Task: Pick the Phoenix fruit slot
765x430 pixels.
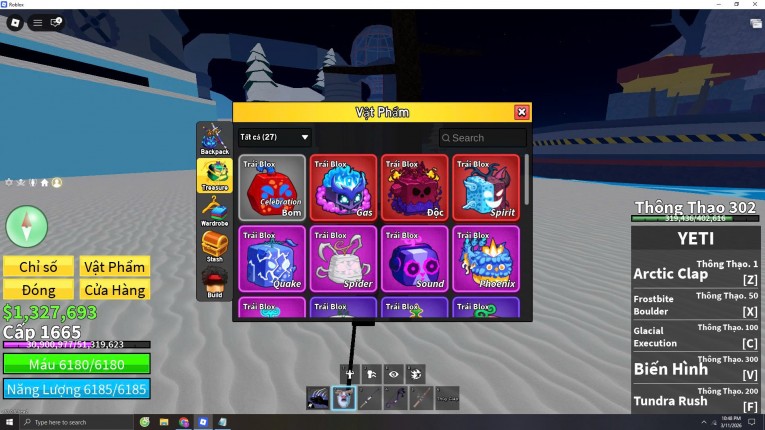Action: tap(486, 259)
